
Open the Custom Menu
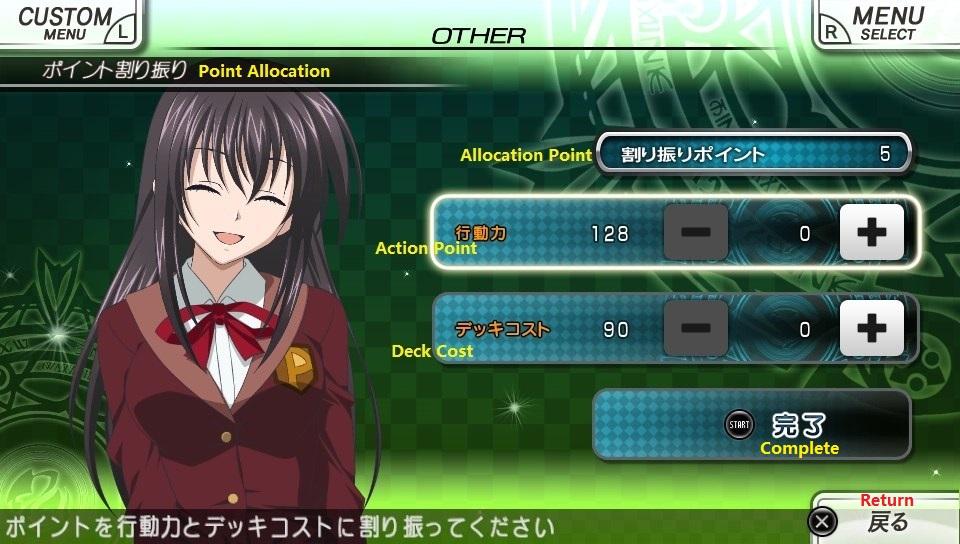click(68, 22)
